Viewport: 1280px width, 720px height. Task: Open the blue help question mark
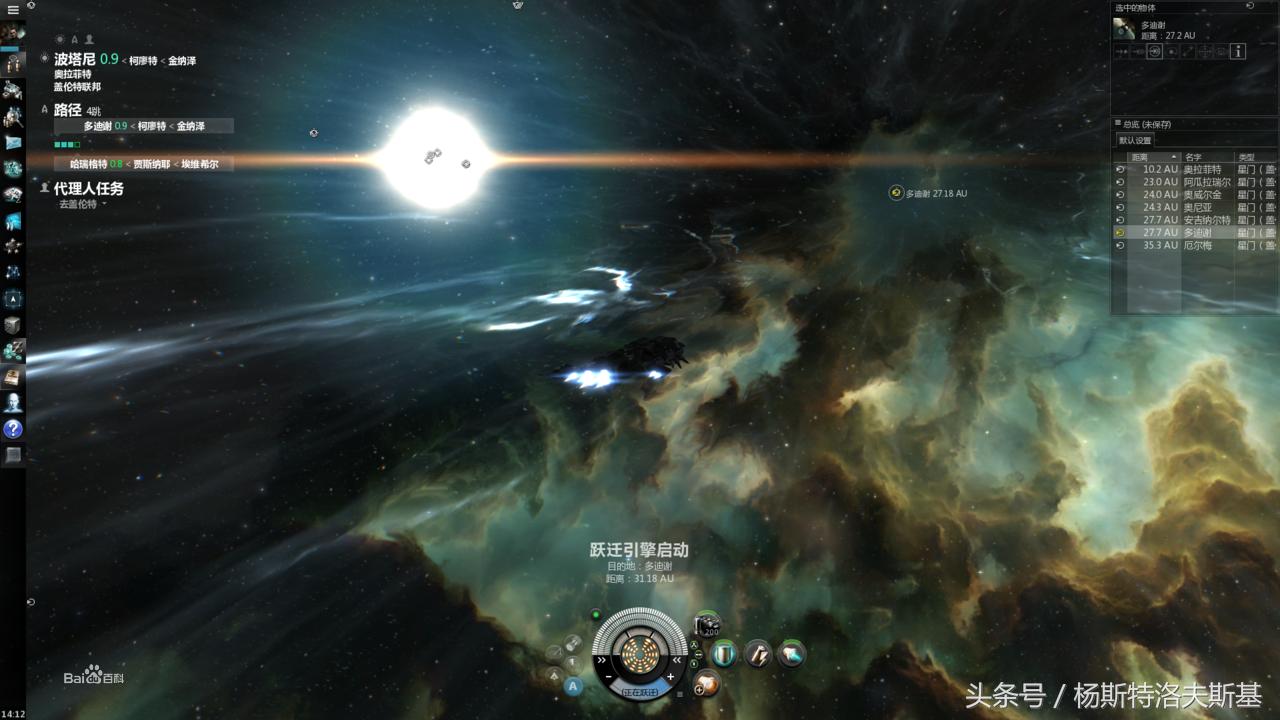[x=13, y=429]
